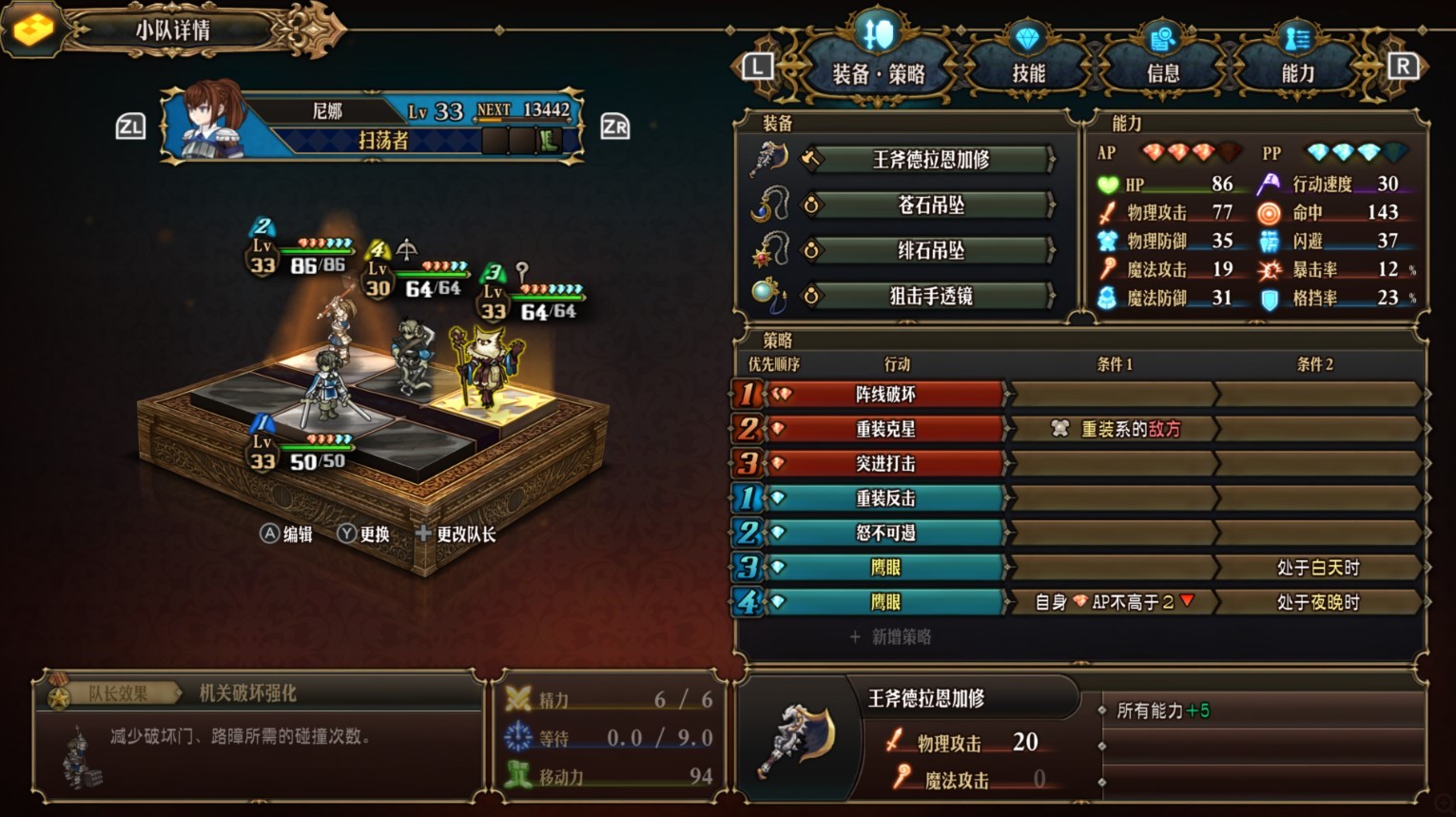
Task: Add a new tactic with 新增策略
Action: [891, 637]
